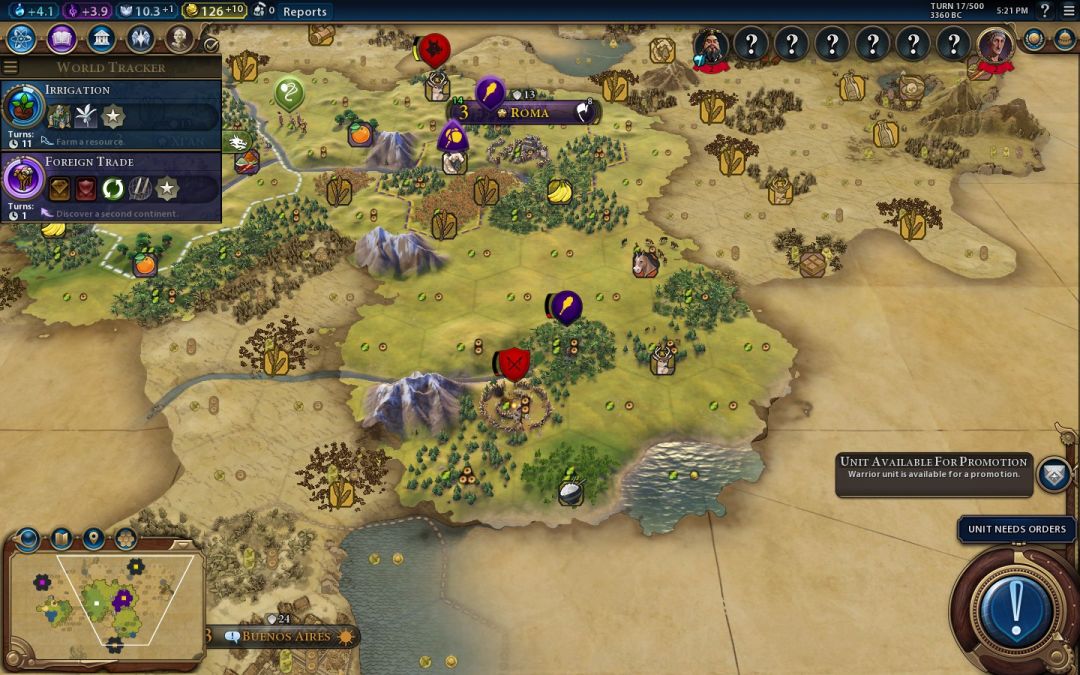
Task: Open the minimap map pins button
Action: click(x=93, y=539)
